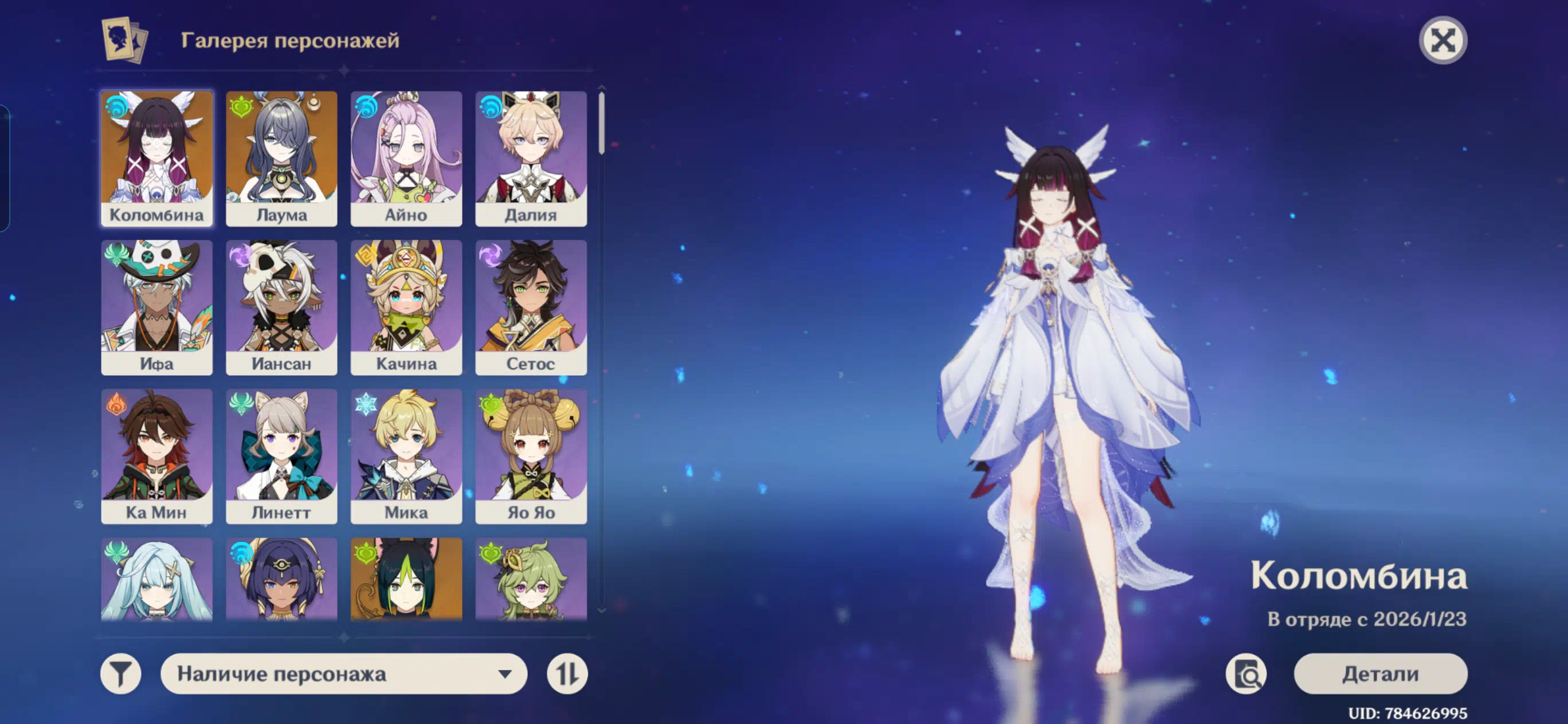Select the Качина character card
1568x724 pixels.
coord(406,306)
